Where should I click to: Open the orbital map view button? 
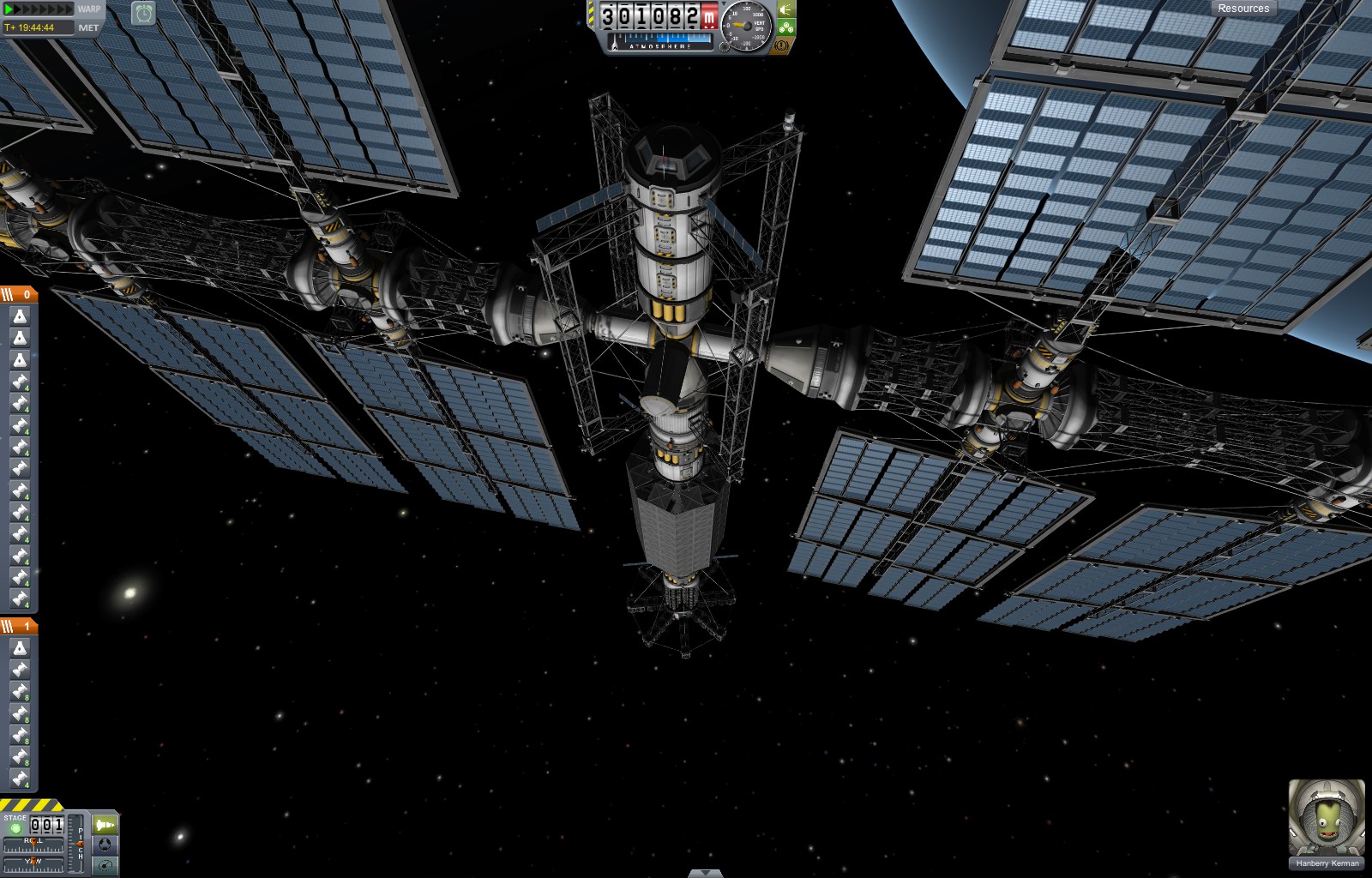click(x=105, y=864)
